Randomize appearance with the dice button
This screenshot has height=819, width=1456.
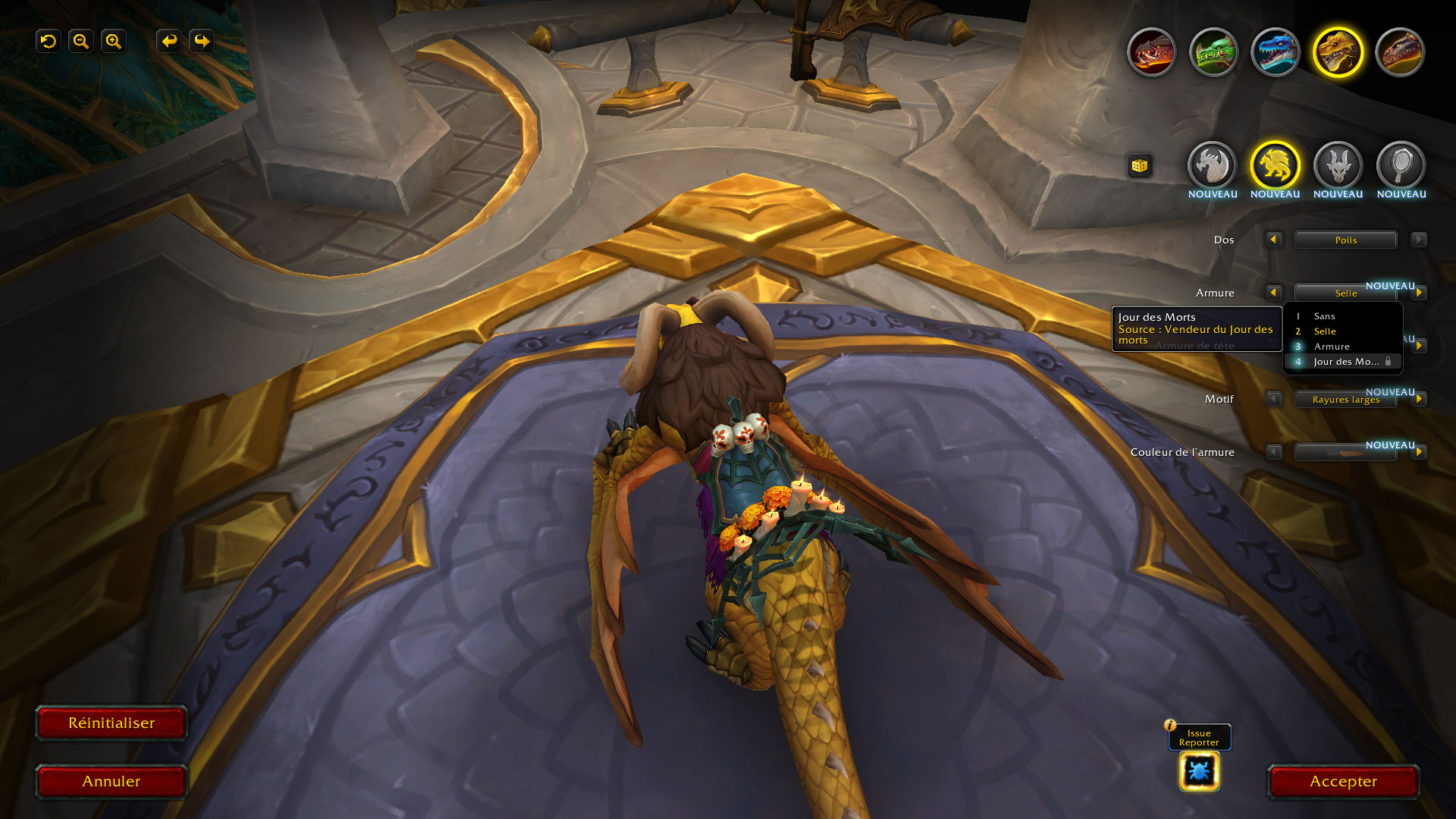tap(1139, 166)
